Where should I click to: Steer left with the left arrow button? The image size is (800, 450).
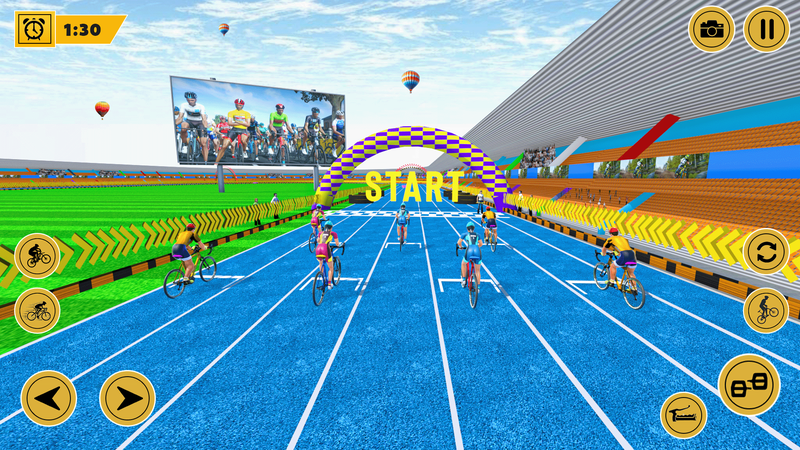point(48,397)
